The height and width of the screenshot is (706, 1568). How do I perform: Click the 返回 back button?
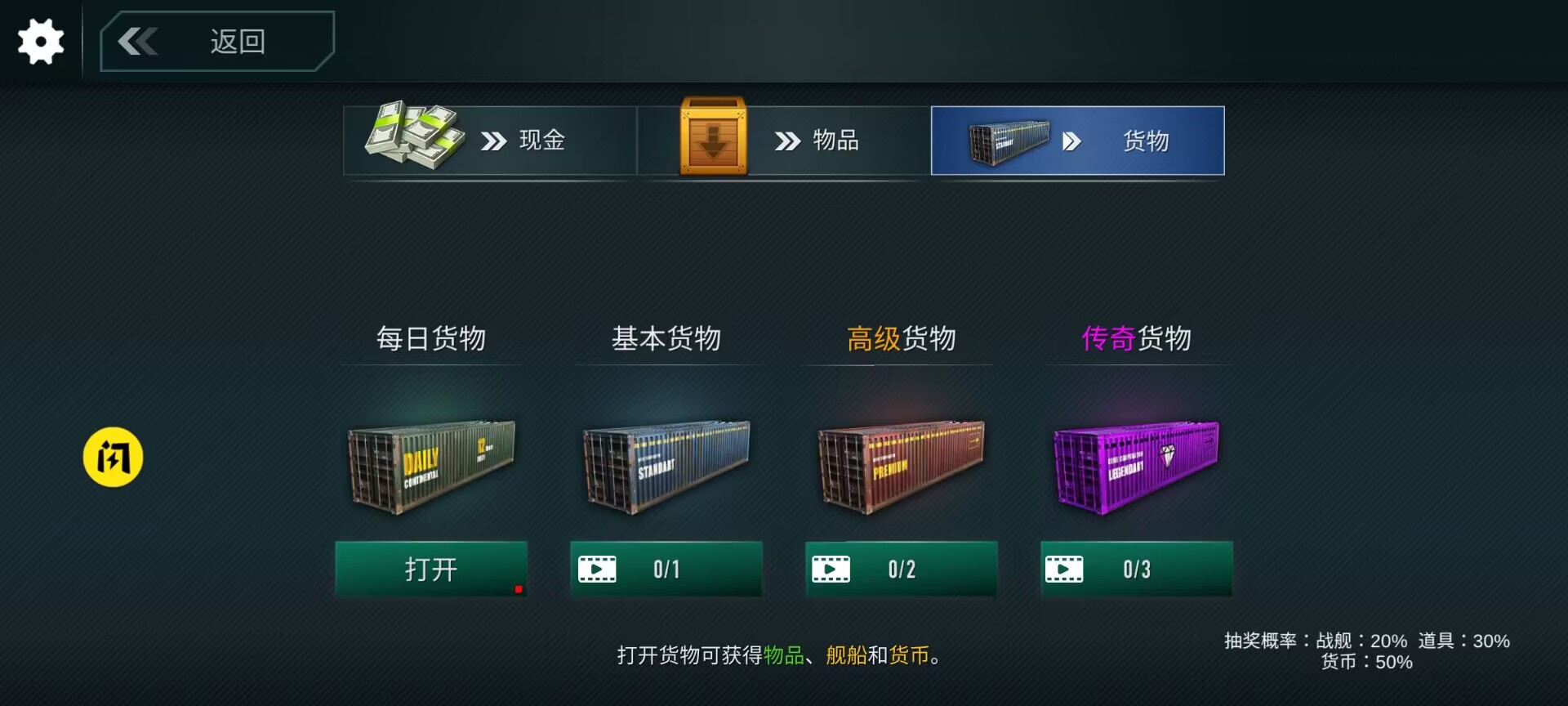pos(216,41)
